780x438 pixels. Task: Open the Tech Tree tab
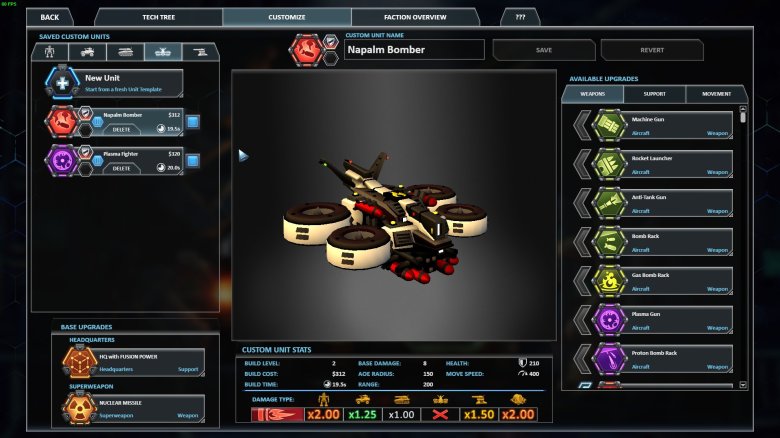tap(158, 17)
